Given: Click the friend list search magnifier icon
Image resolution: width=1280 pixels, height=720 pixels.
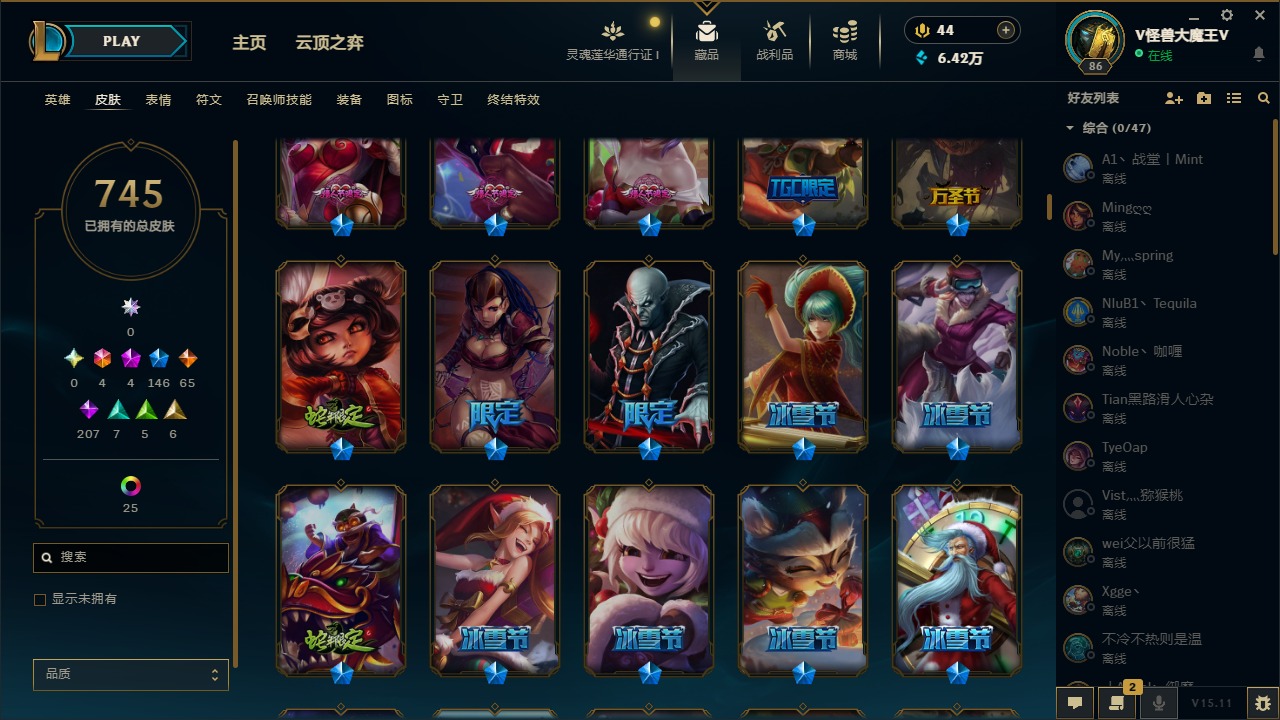Looking at the screenshot, I should click(1264, 98).
